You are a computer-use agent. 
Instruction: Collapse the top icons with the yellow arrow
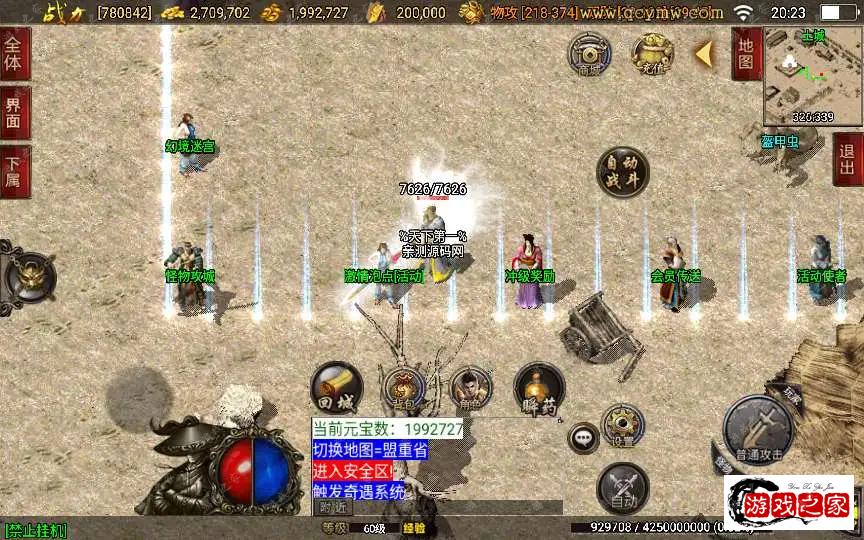[704, 54]
